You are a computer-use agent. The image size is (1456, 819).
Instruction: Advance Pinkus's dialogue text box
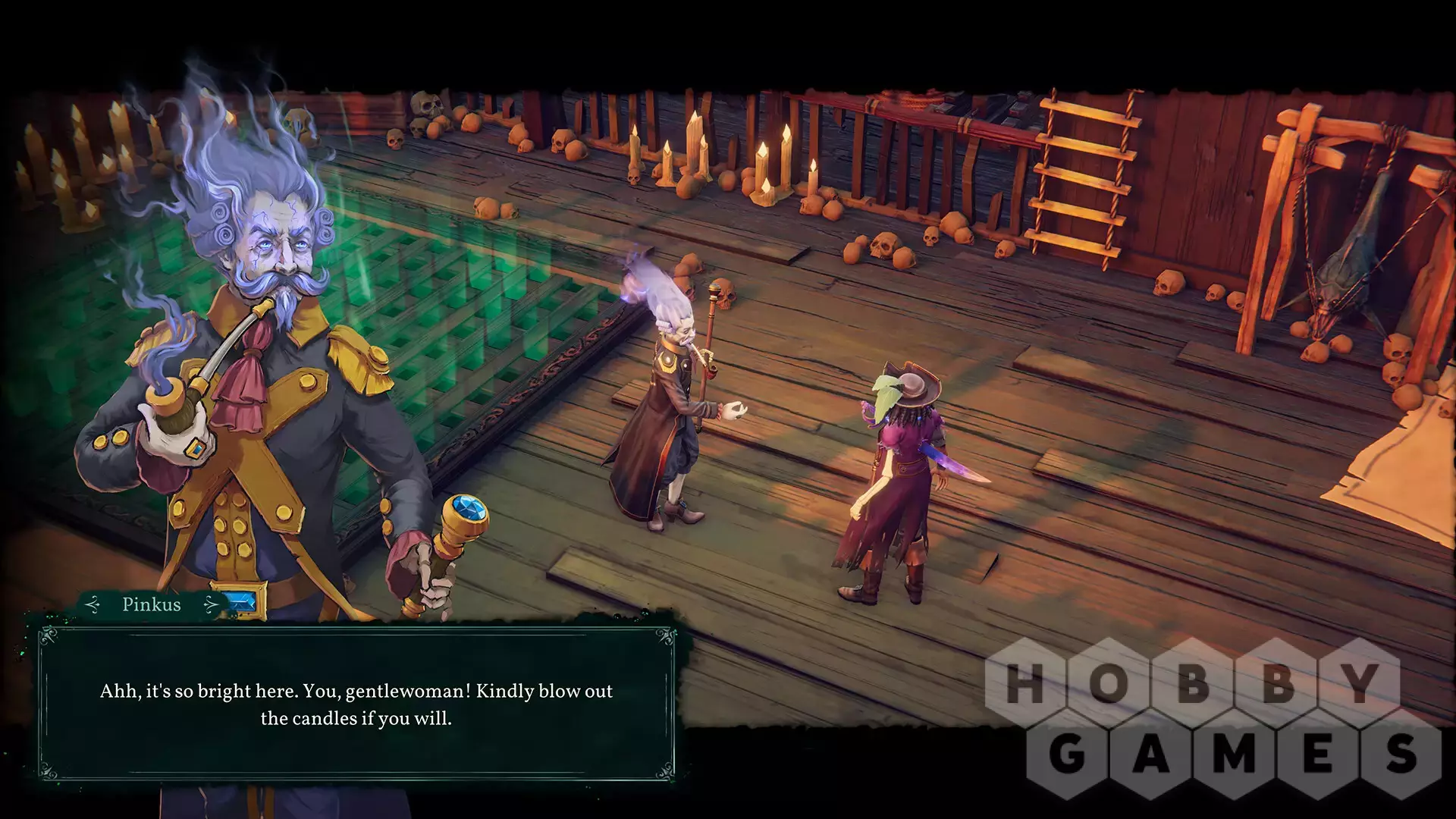[356, 704]
